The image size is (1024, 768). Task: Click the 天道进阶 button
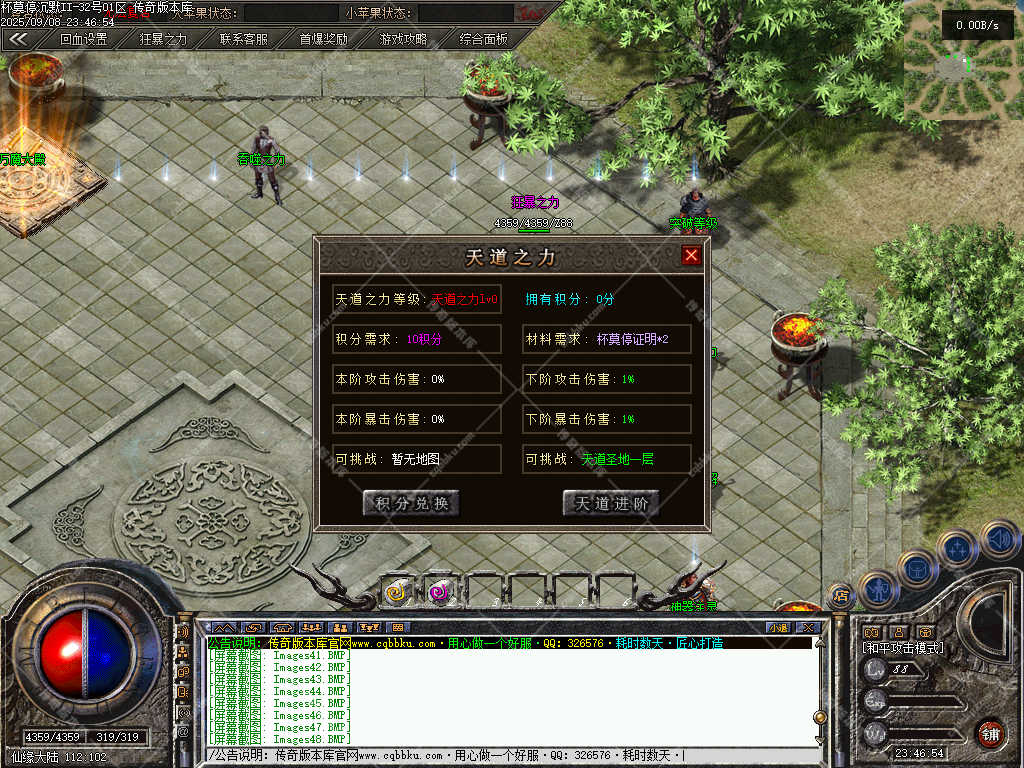[611, 503]
